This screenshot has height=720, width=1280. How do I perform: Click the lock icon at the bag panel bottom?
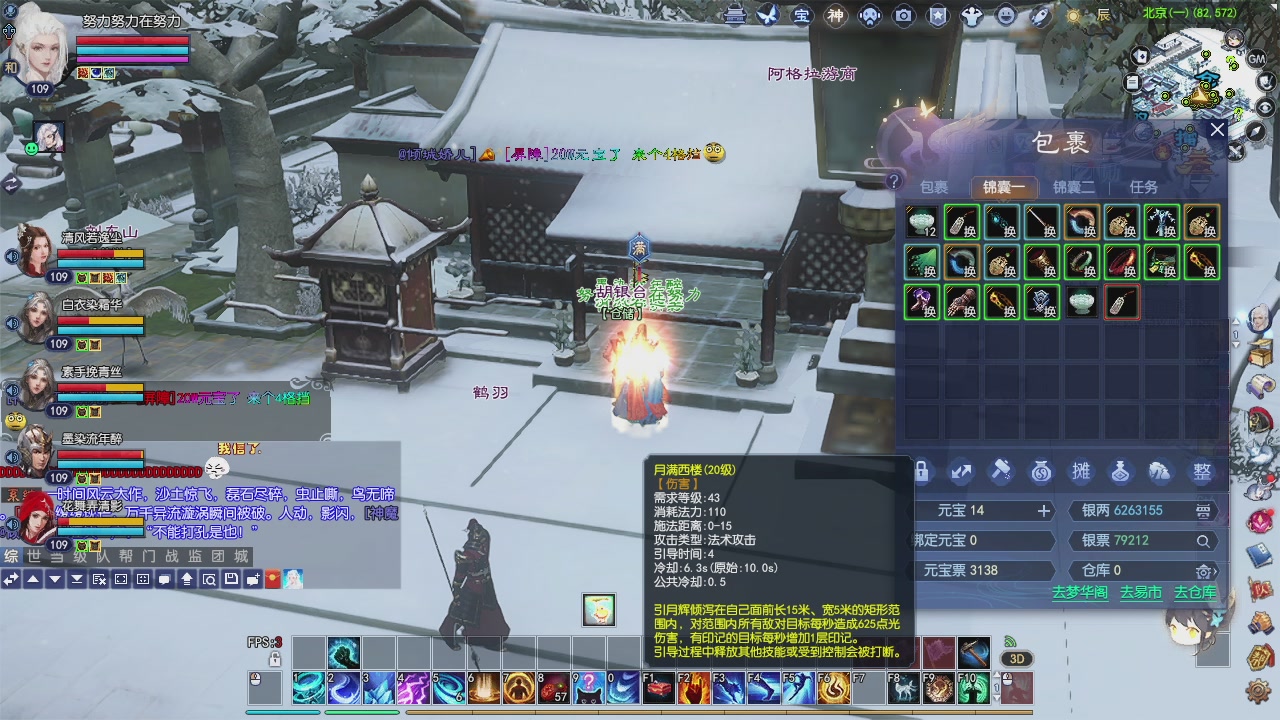click(922, 470)
